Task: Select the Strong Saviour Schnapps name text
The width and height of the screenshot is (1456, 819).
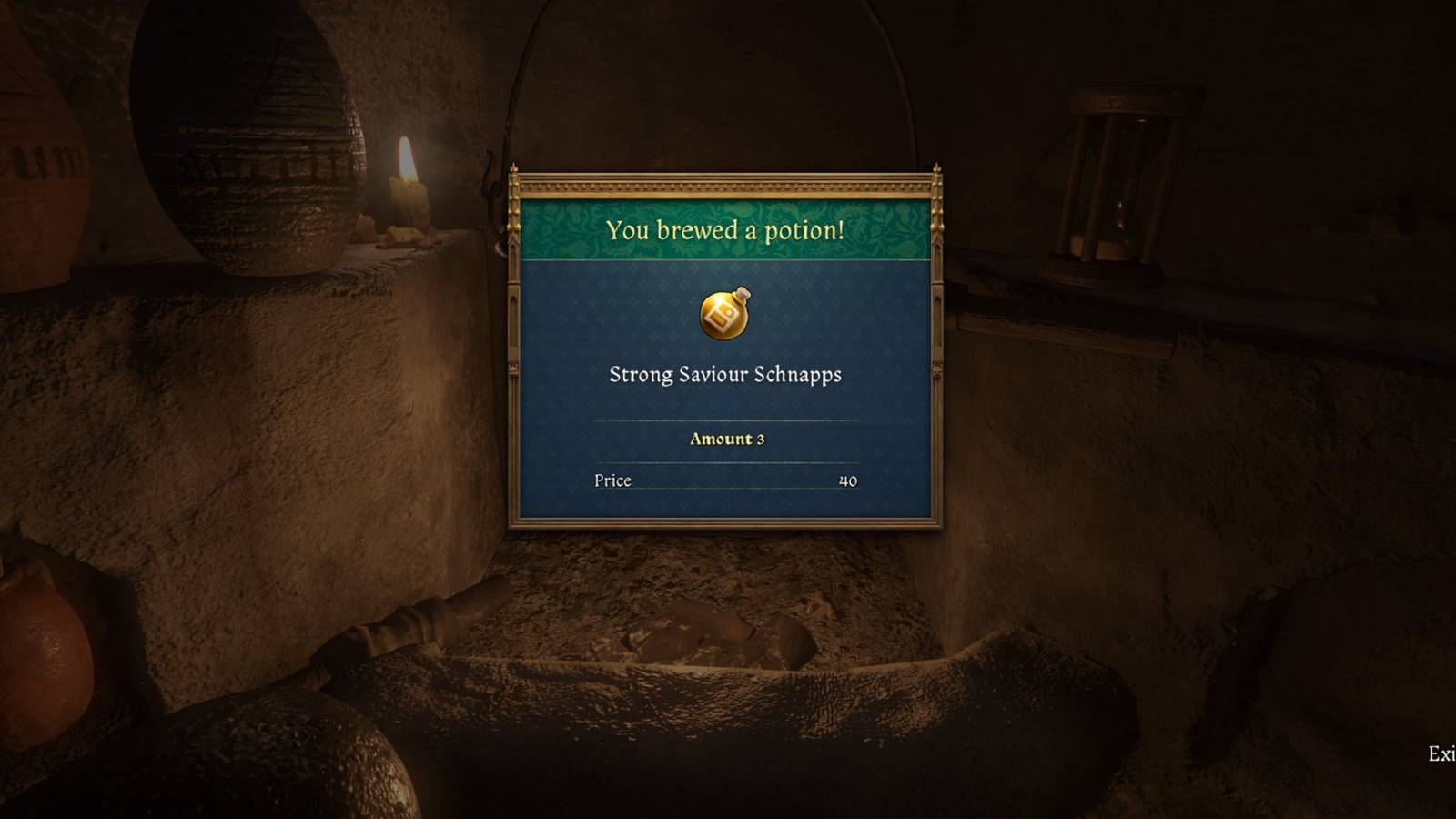Action: [725, 374]
